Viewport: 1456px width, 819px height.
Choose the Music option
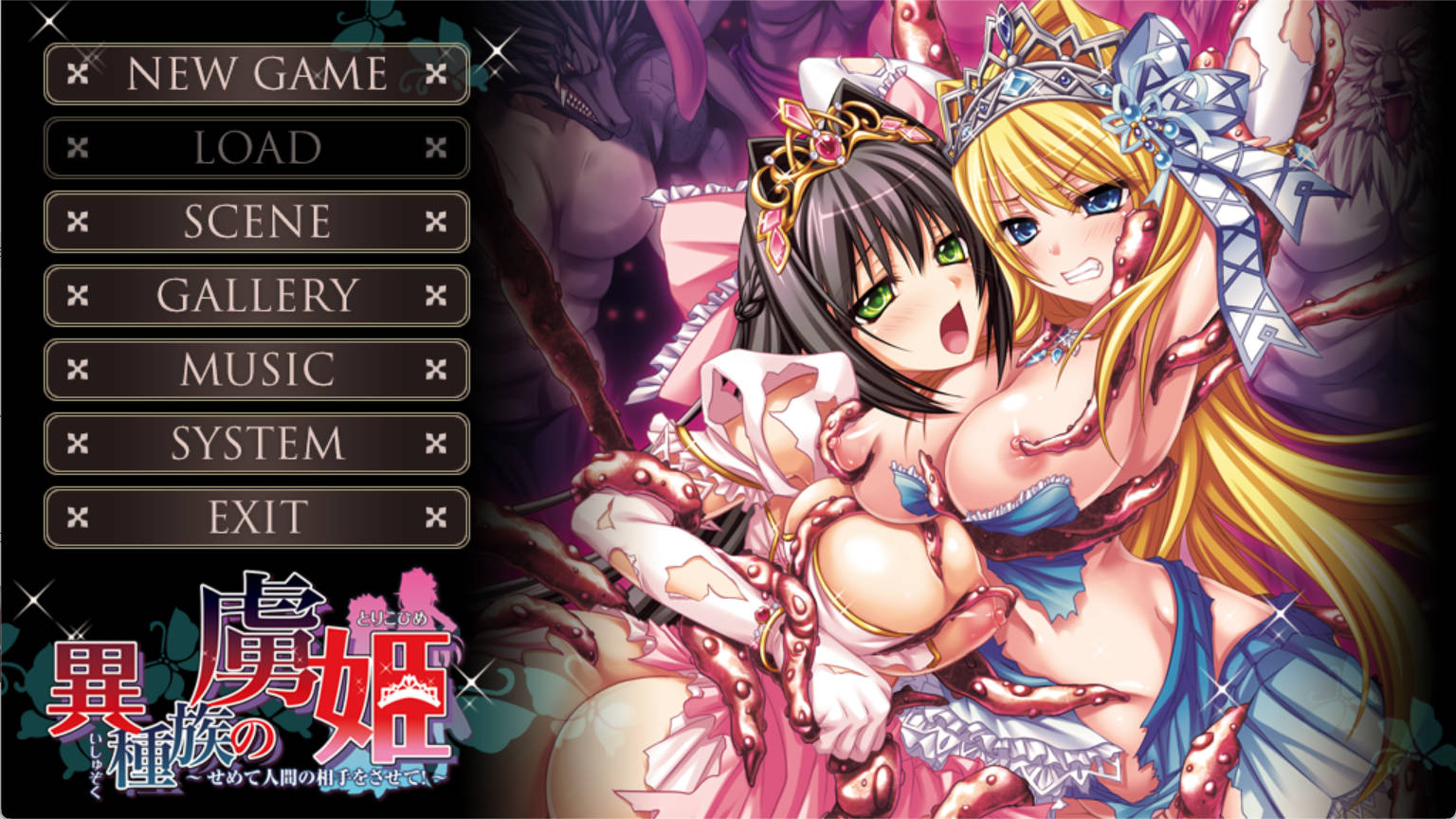[257, 370]
